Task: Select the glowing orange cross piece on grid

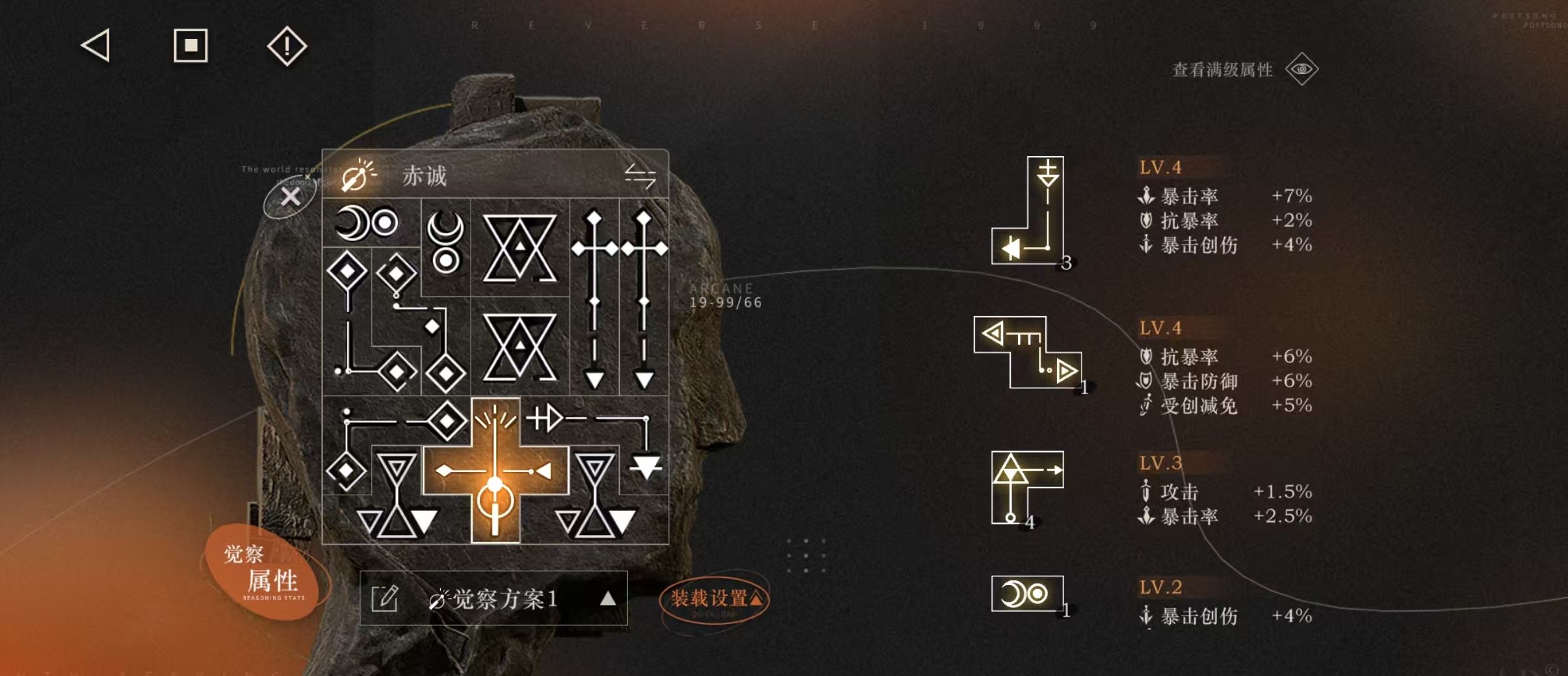Action: 495,470
